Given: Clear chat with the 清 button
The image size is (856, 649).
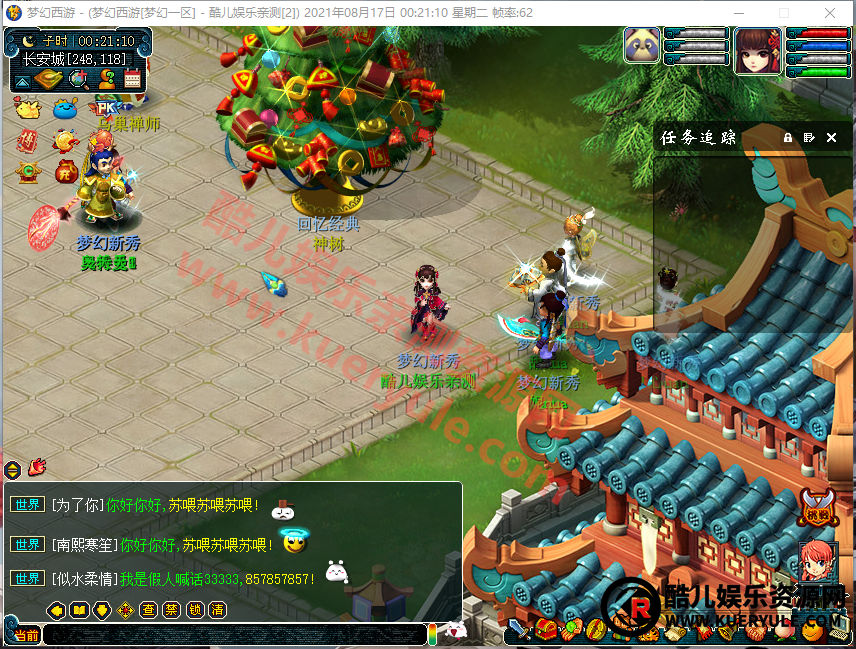Looking at the screenshot, I should click(218, 609).
